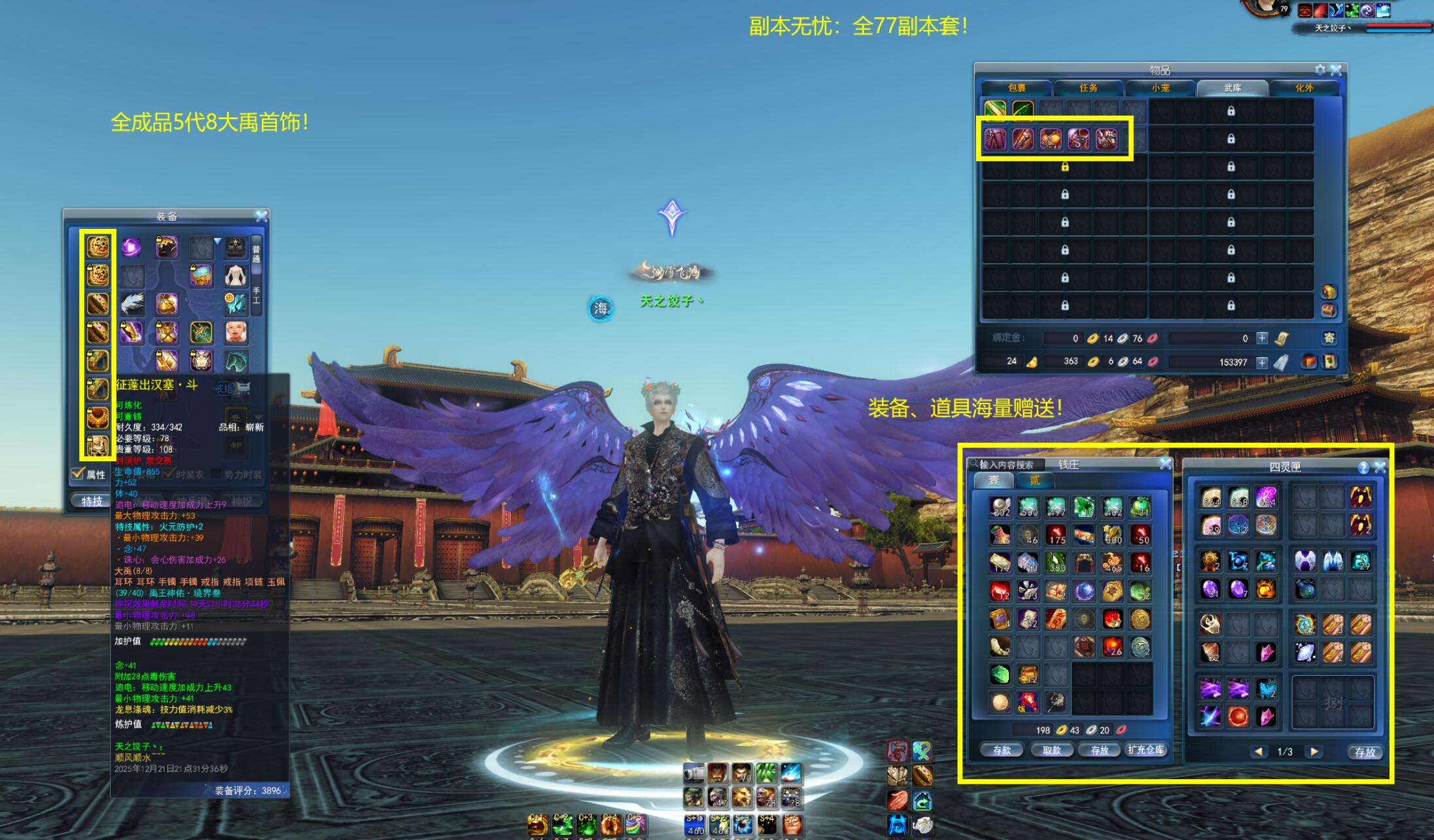Expand storage with the 扩充仓库 button
Image resolution: width=1434 pixels, height=840 pixels.
(1145, 750)
